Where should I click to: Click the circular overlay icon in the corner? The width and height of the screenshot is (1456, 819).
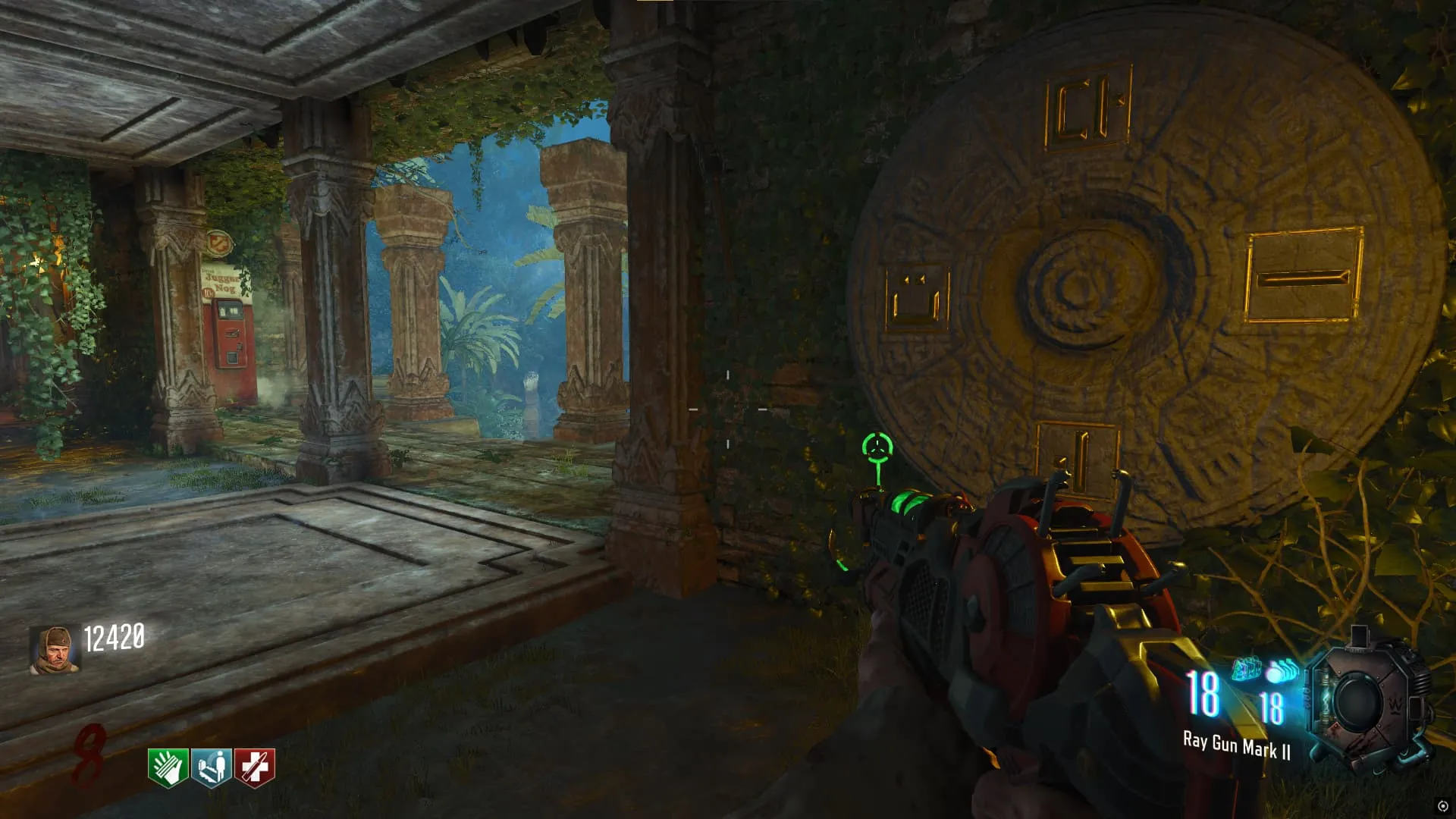pos(1442,806)
